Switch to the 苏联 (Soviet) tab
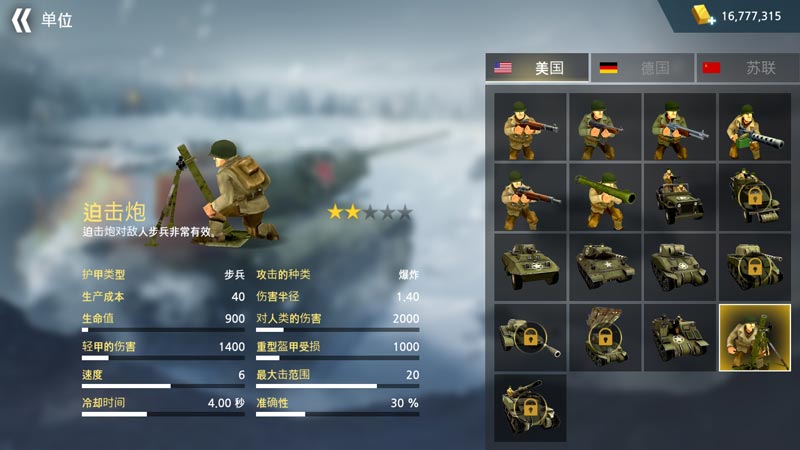This screenshot has height=450, width=800. 746,68
